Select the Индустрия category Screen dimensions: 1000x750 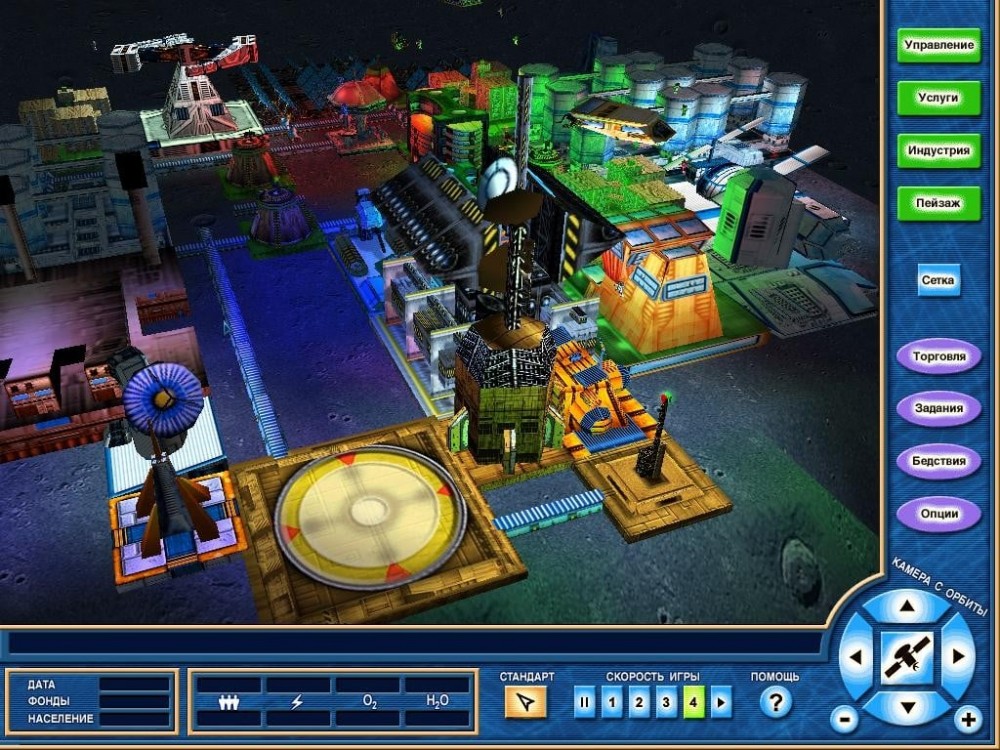tap(938, 151)
